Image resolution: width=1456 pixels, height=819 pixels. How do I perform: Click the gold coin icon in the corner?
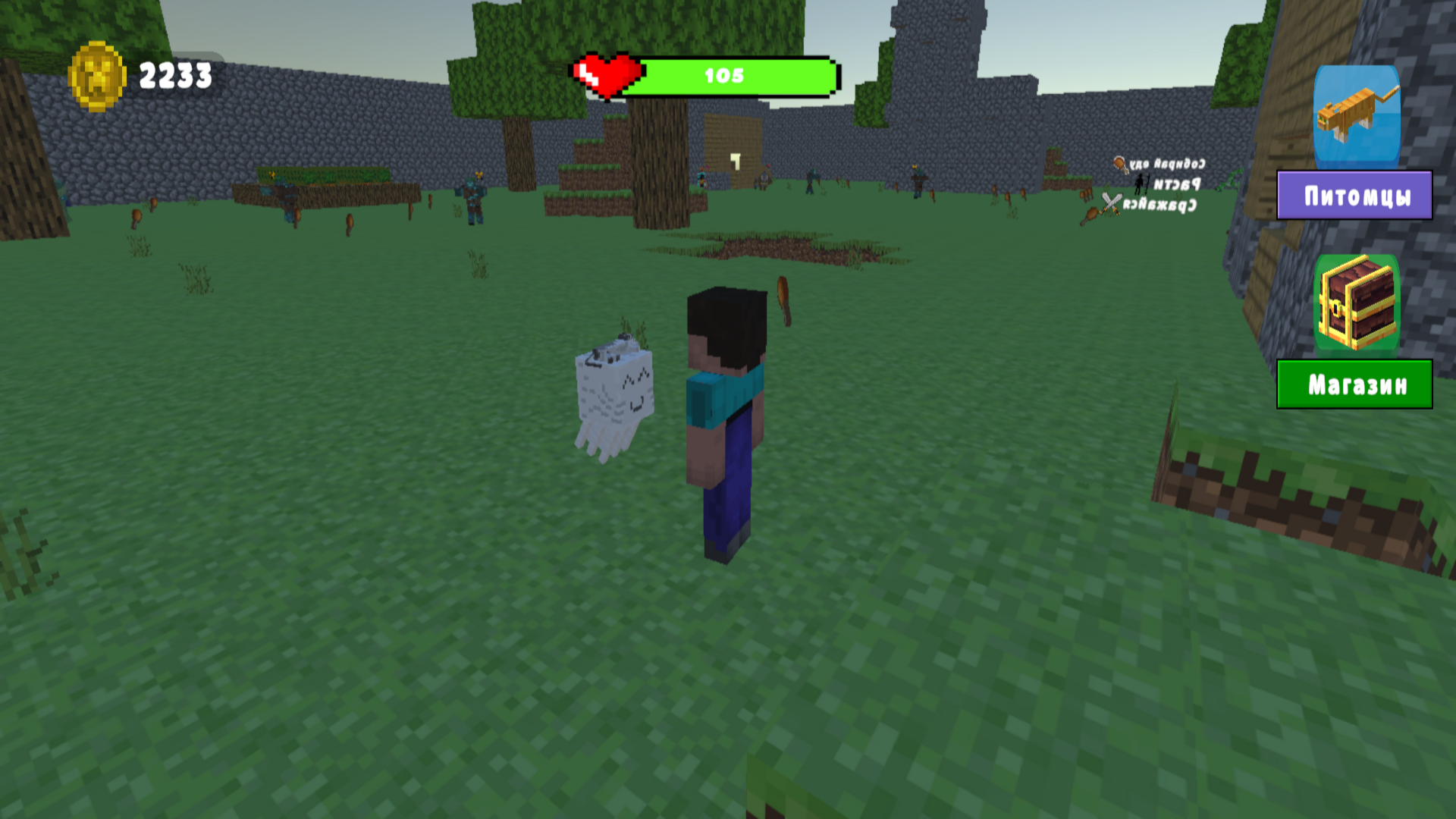click(x=97, y=75)
